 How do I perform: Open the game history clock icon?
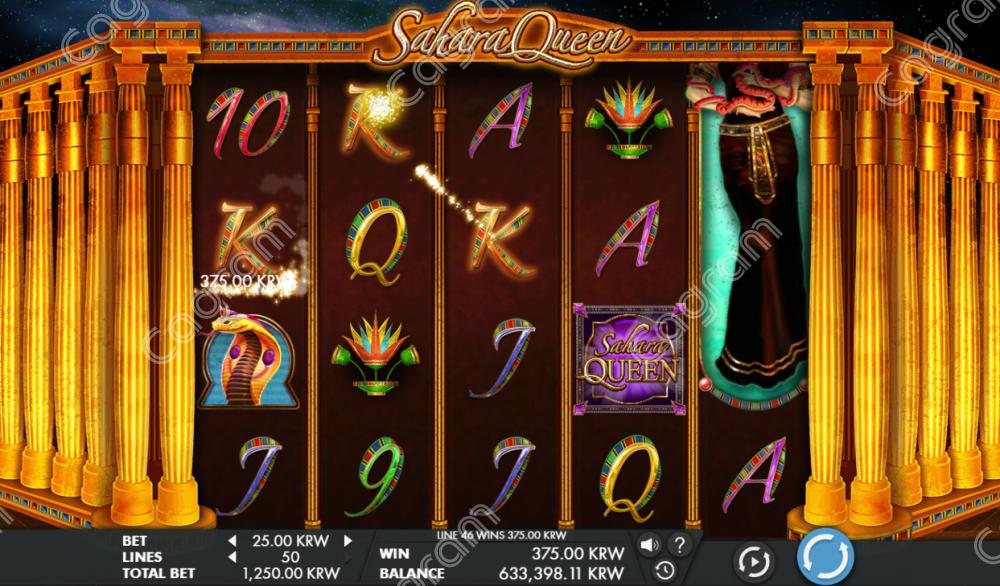pyautogui.click(x=665, y=570)
